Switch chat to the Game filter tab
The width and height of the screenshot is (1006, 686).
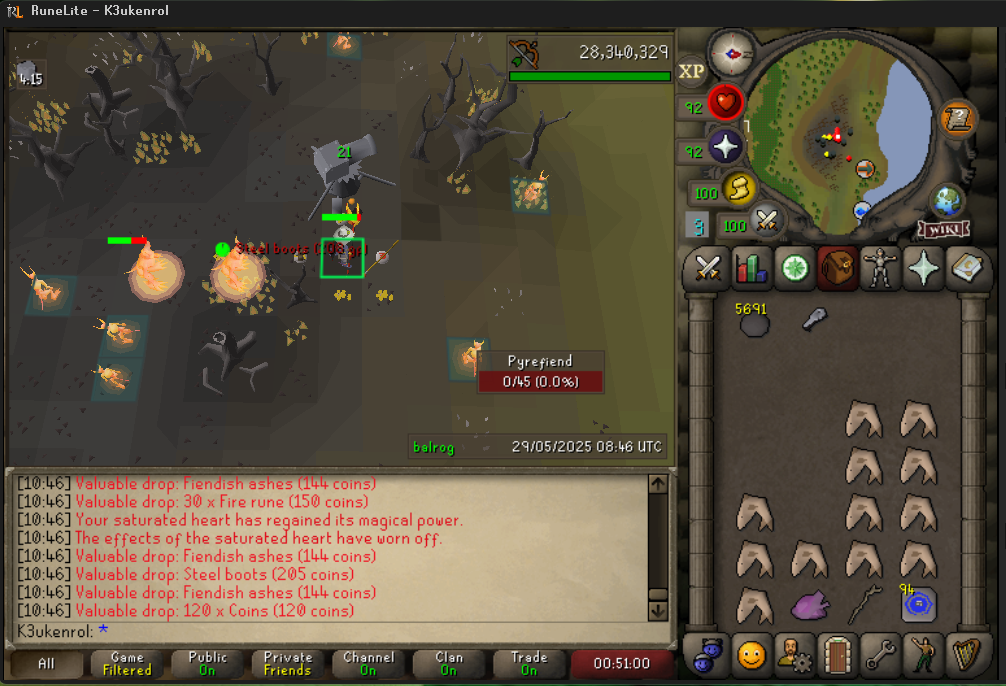pos(128,663)
